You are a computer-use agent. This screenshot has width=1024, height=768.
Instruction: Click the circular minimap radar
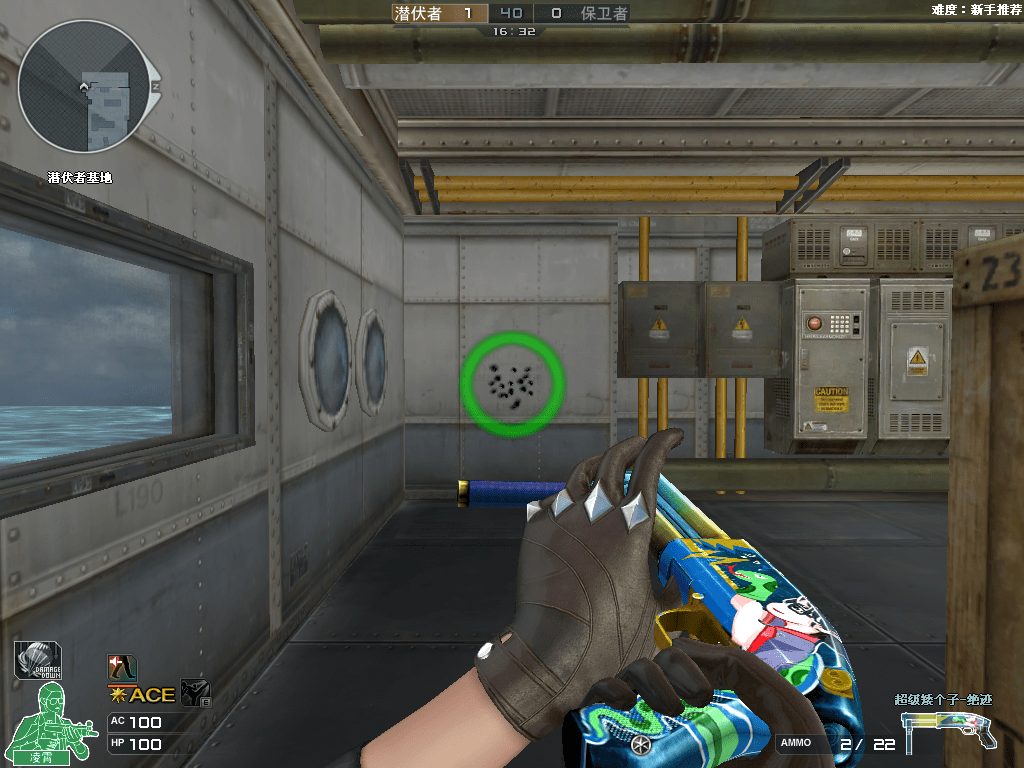[x=83, y=86]
